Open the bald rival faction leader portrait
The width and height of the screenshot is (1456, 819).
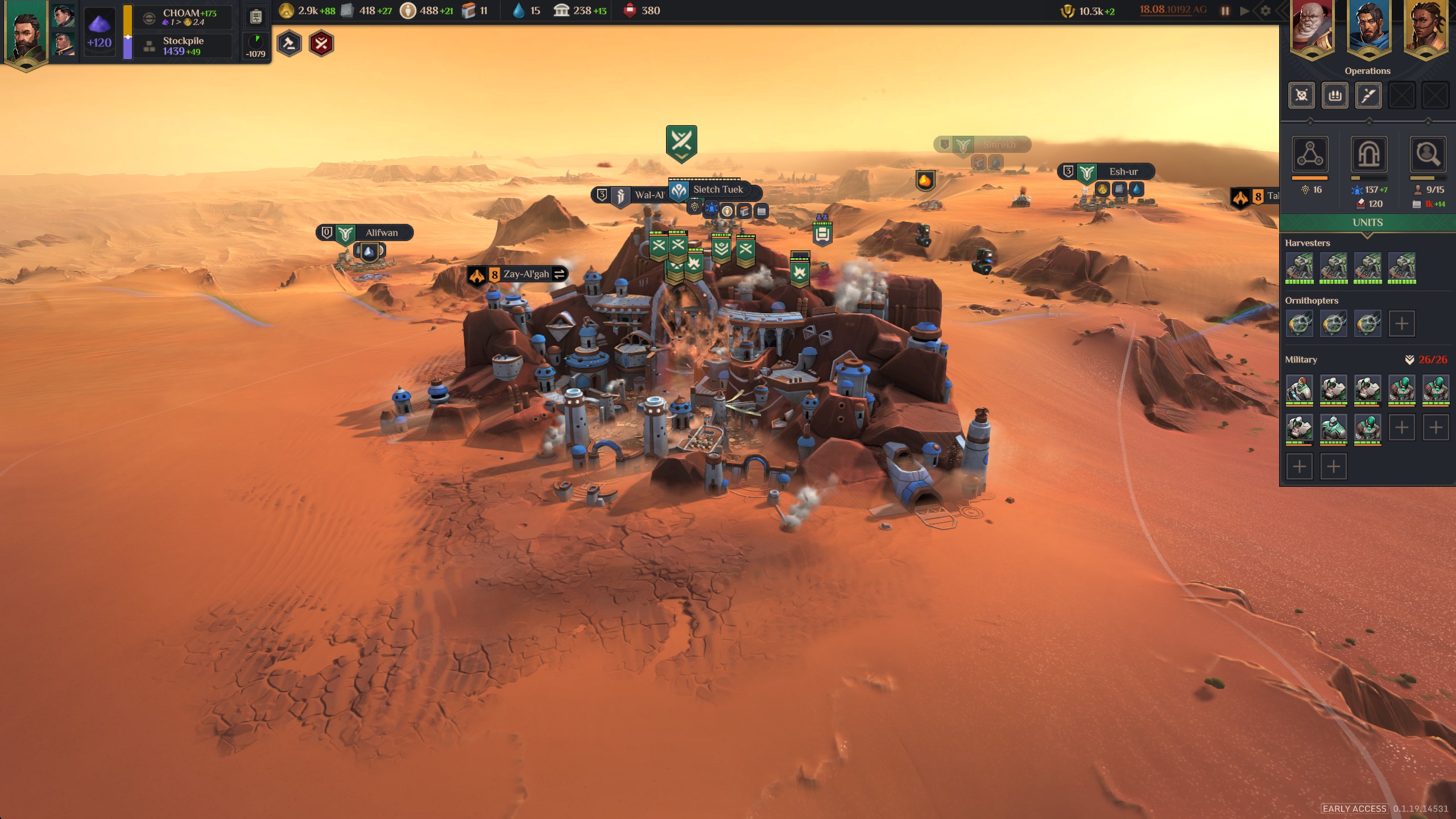1312,28
